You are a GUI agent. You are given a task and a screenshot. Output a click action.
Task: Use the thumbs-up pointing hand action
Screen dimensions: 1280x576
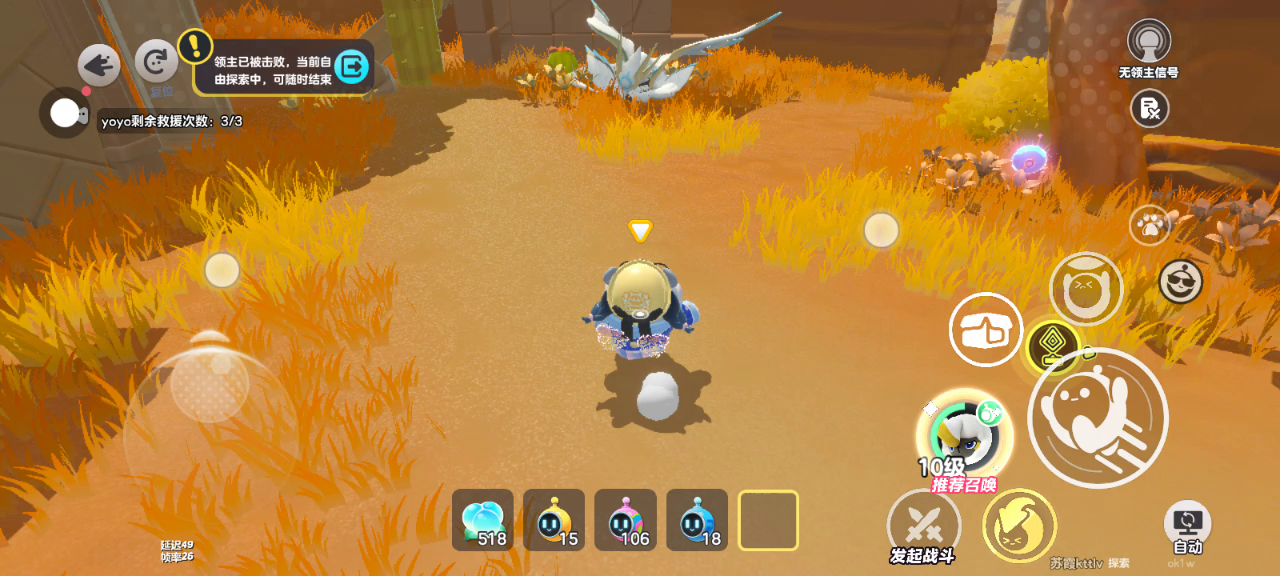point(985,330)
